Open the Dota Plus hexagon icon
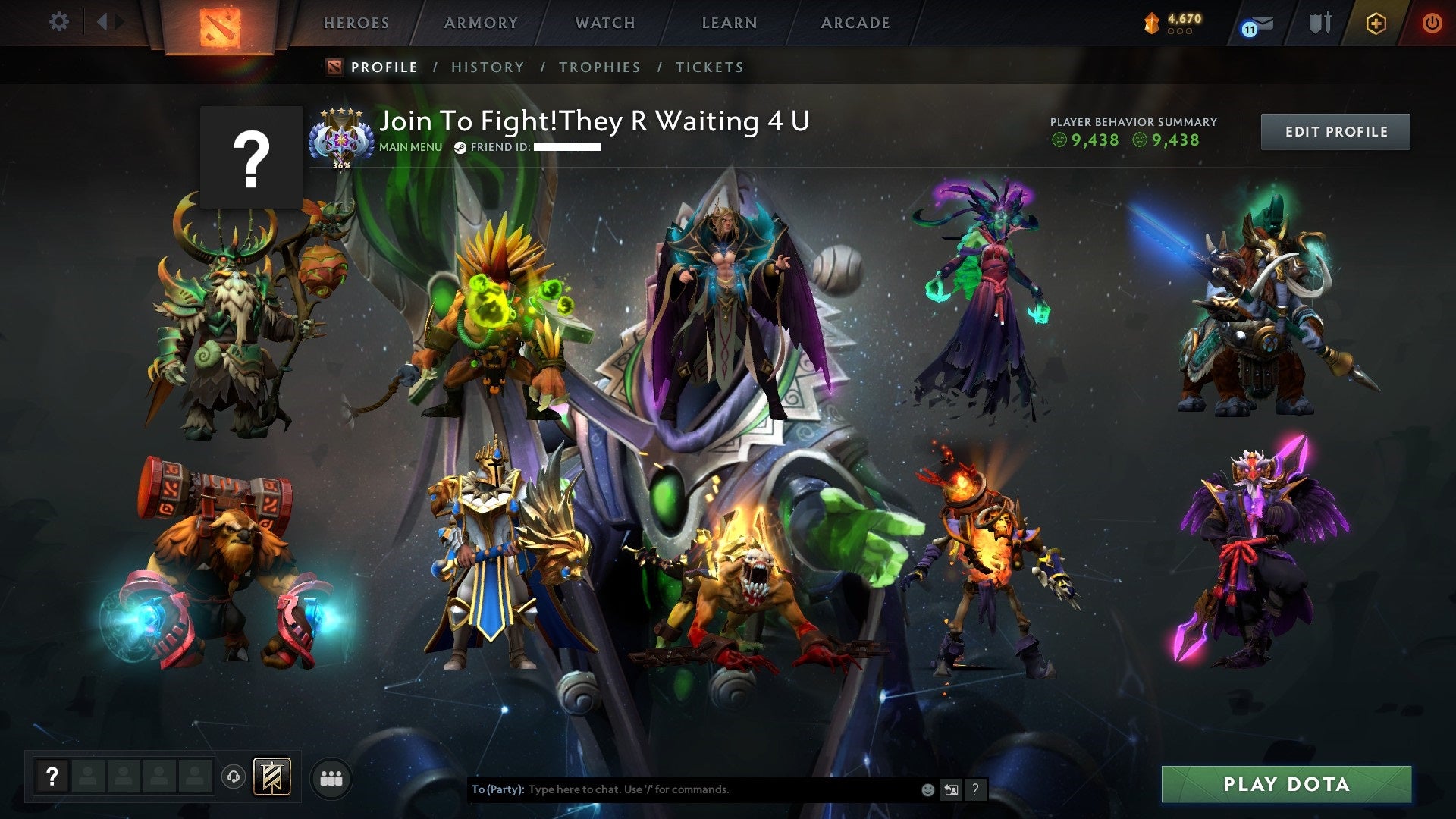The image size is (1456, 819). click(1376, 23)
